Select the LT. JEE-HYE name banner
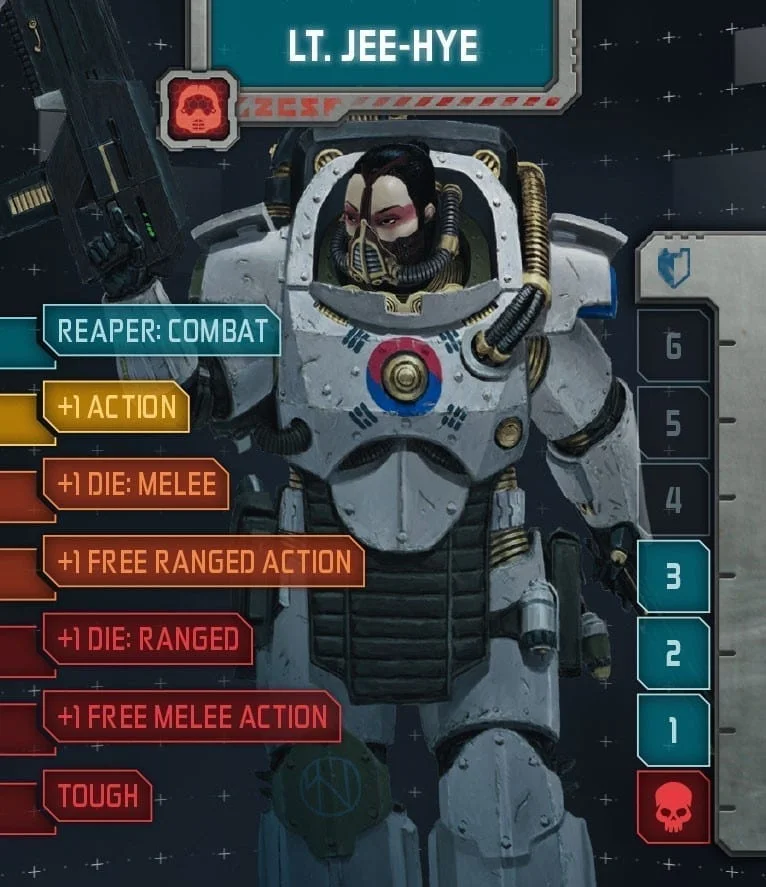 pyautogui.click(x=383, y=45)
